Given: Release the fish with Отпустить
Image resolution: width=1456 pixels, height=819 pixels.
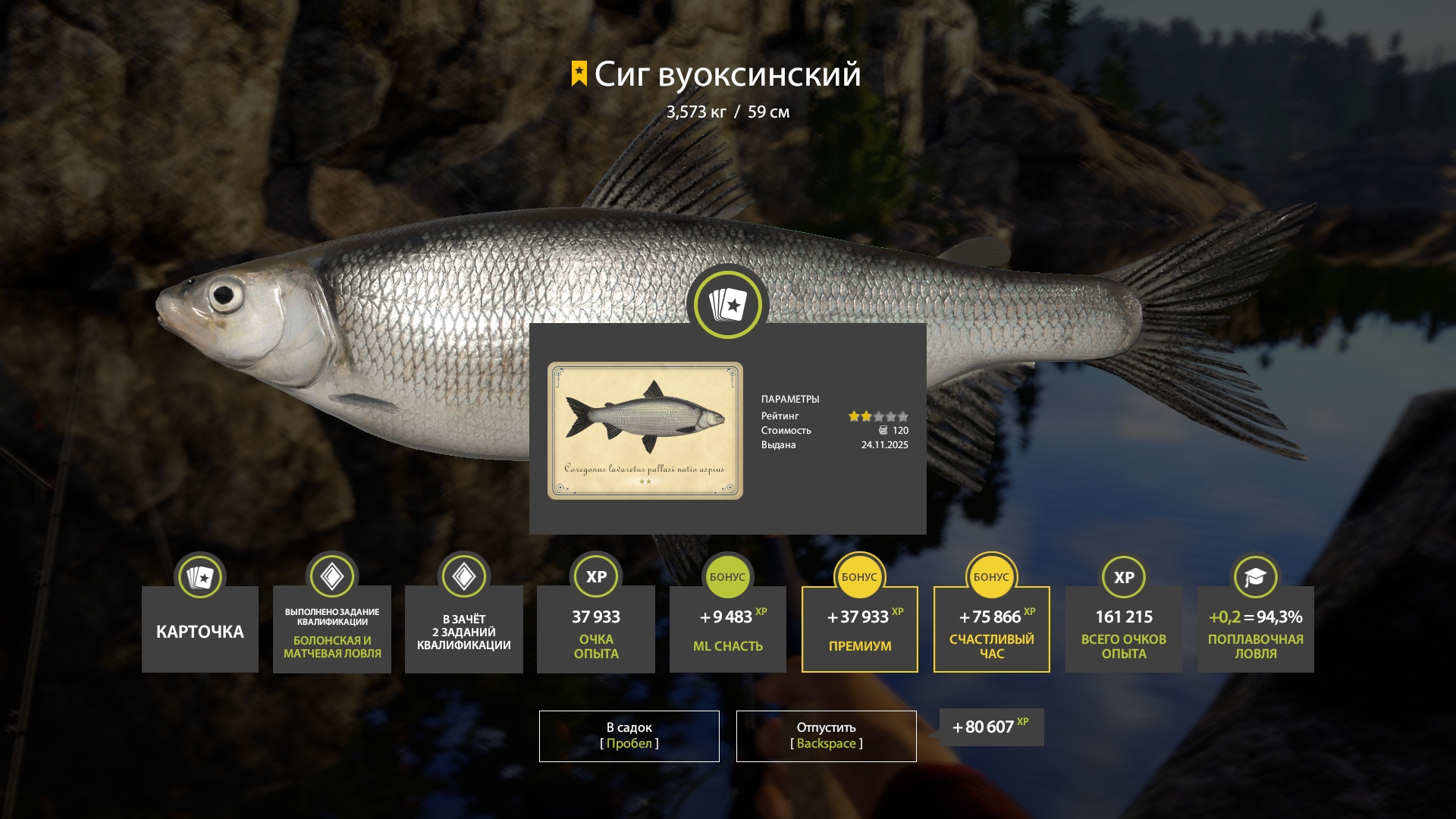Looking at the screenshot, I should tap(826, 736).
